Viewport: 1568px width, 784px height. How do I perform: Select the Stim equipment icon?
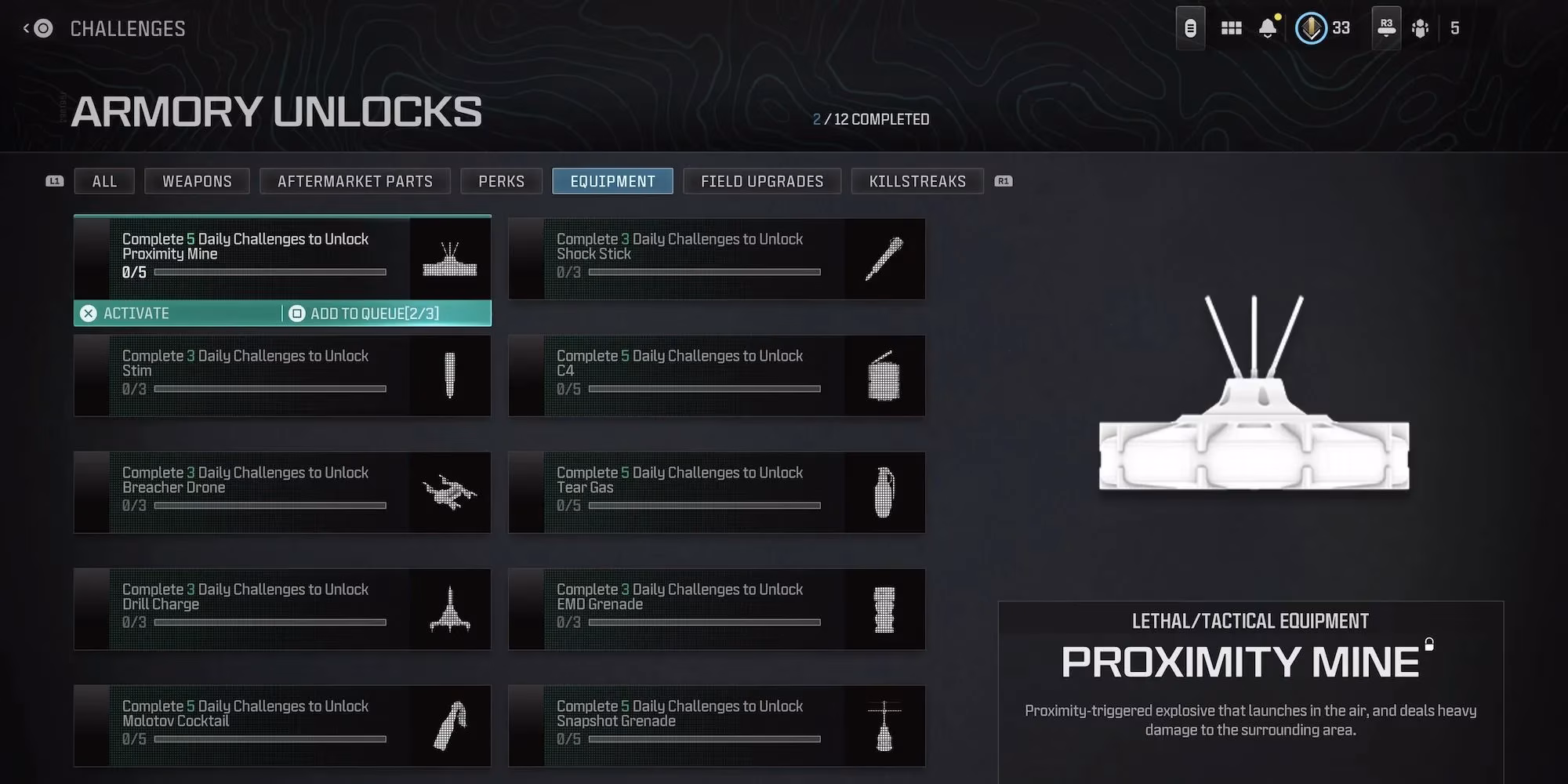[449, 376]
